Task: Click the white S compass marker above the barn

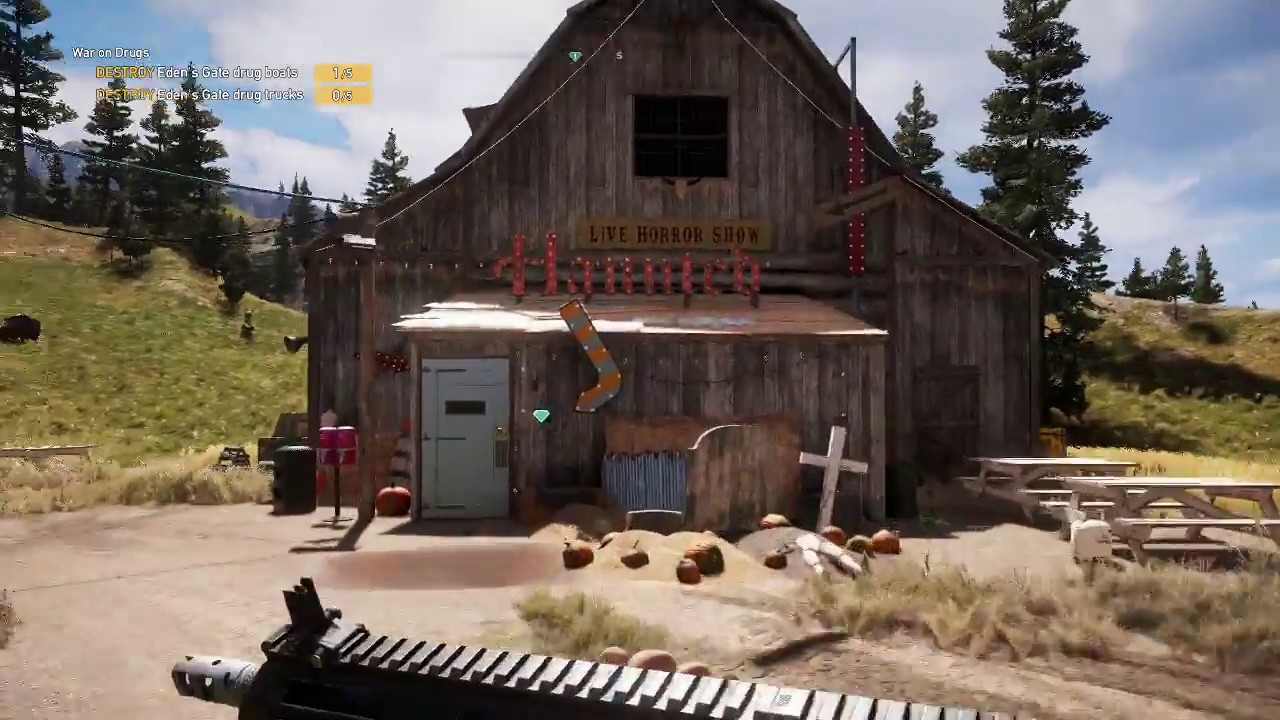Action: click(x=618, y=56)
